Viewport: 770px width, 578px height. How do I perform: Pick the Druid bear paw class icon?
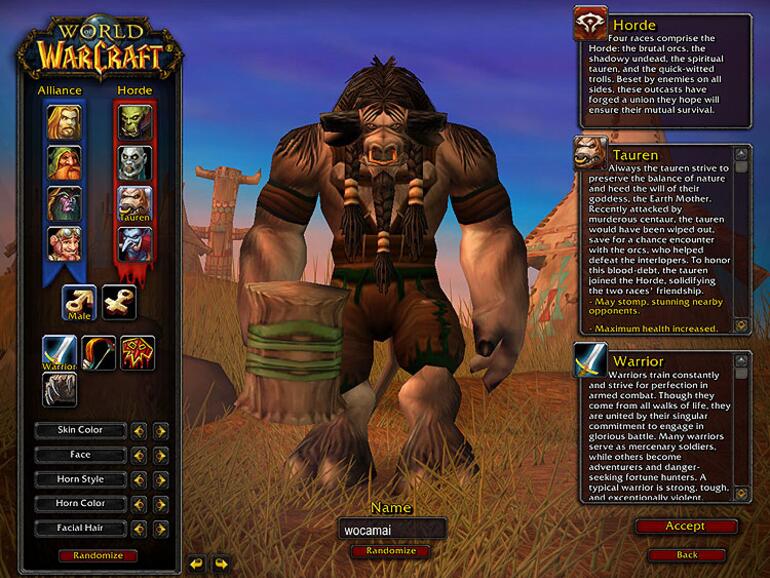[x=58, y=390]
